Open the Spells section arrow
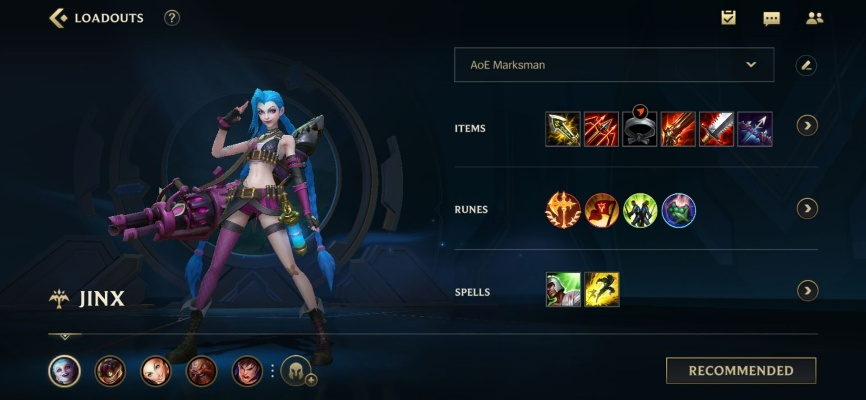This screenshot has height=400, width=866. pos(807,291)
